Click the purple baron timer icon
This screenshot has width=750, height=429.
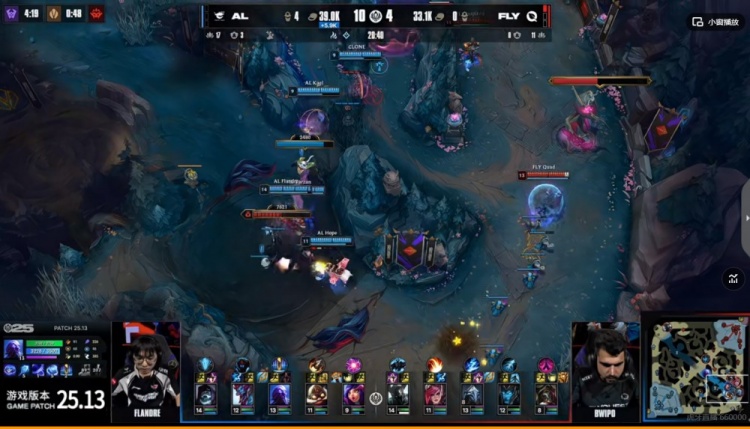(12, 14)
